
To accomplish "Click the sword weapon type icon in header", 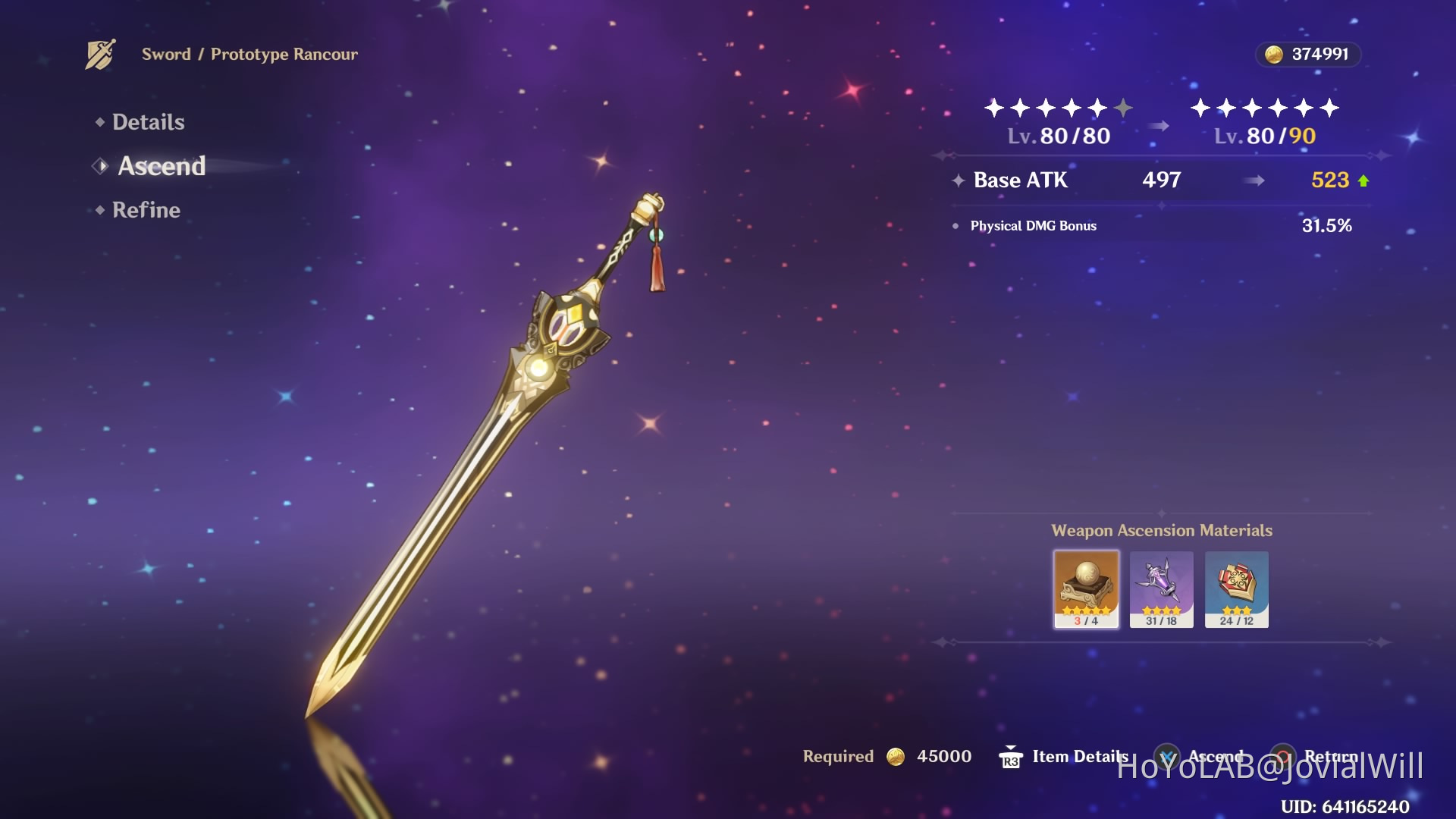I will 102,53.
